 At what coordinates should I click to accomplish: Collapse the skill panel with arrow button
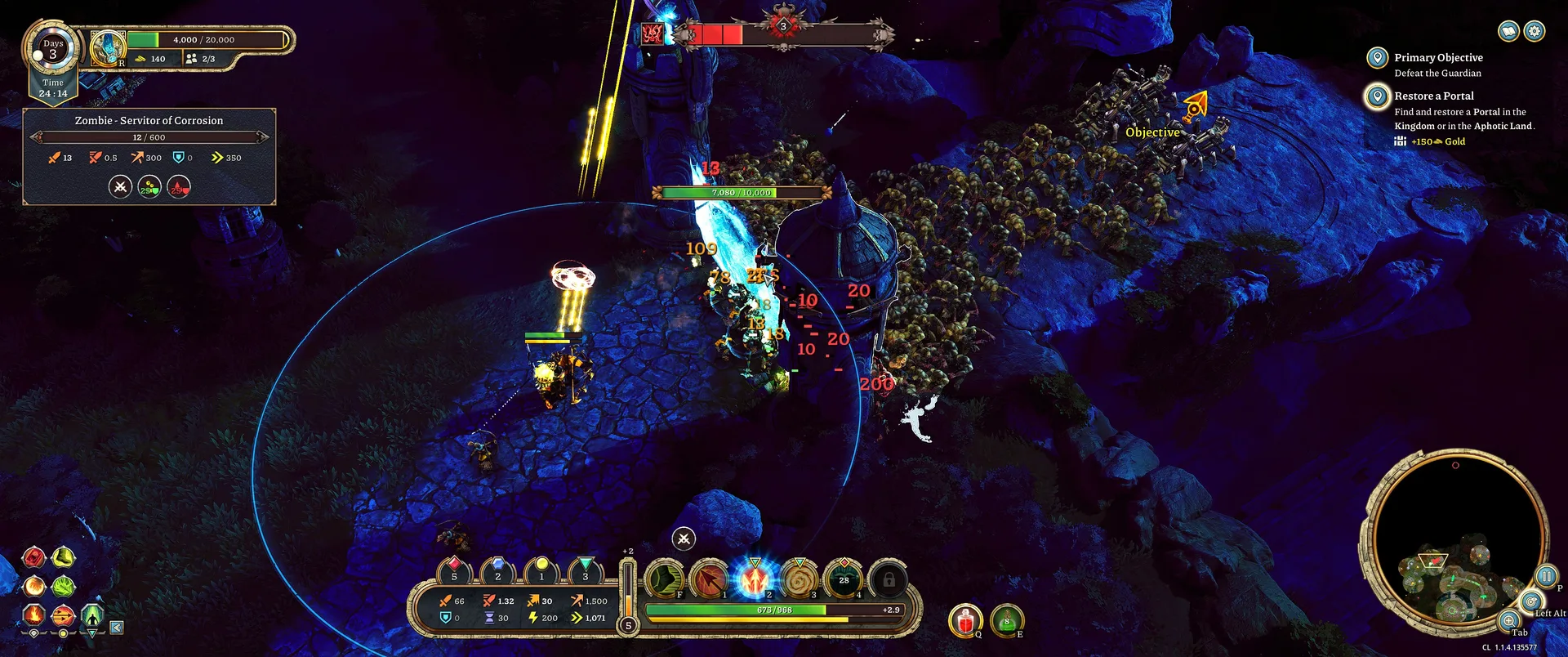click(x=117, y=628)
